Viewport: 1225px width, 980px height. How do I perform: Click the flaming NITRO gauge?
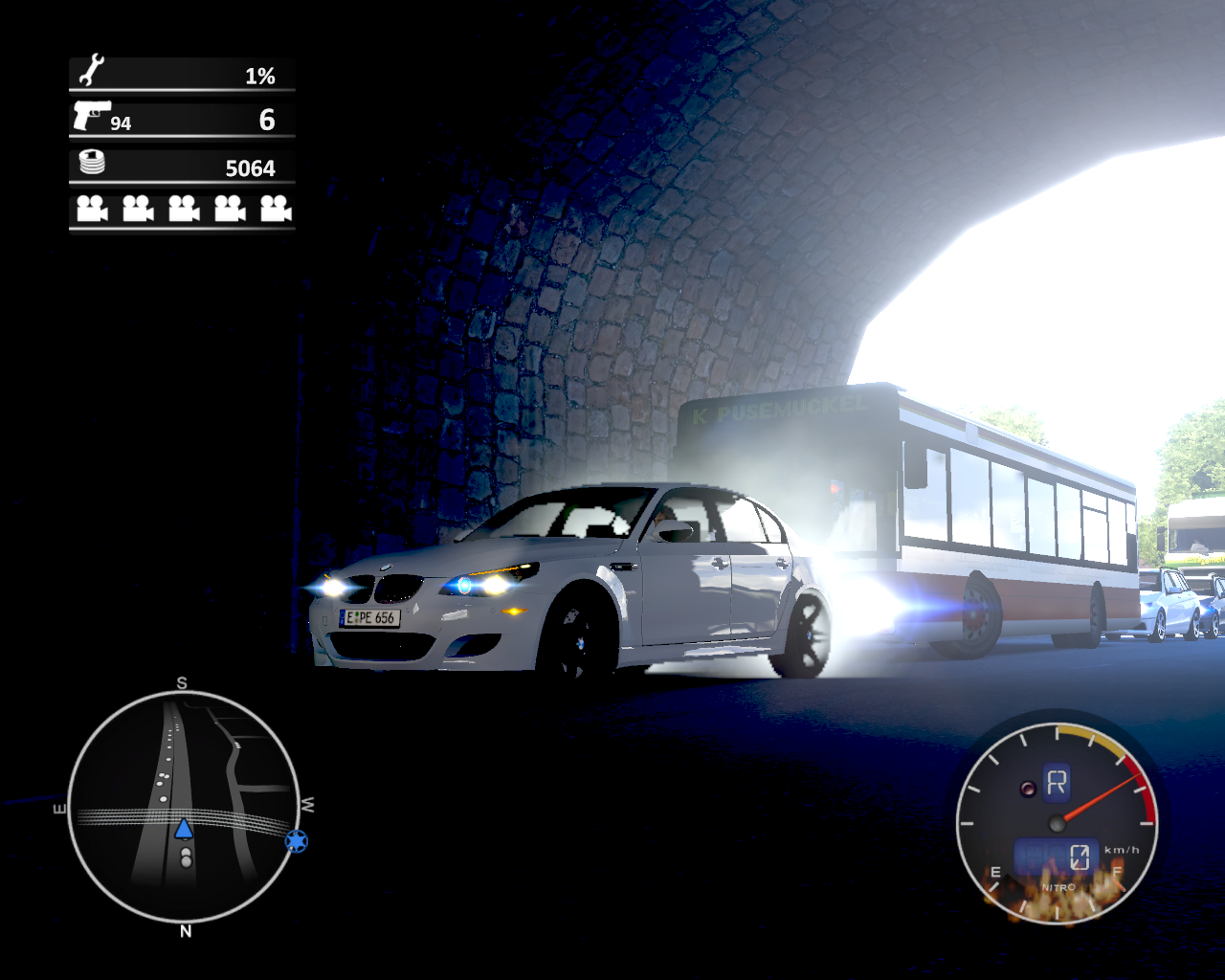[x=1057, y=887]
